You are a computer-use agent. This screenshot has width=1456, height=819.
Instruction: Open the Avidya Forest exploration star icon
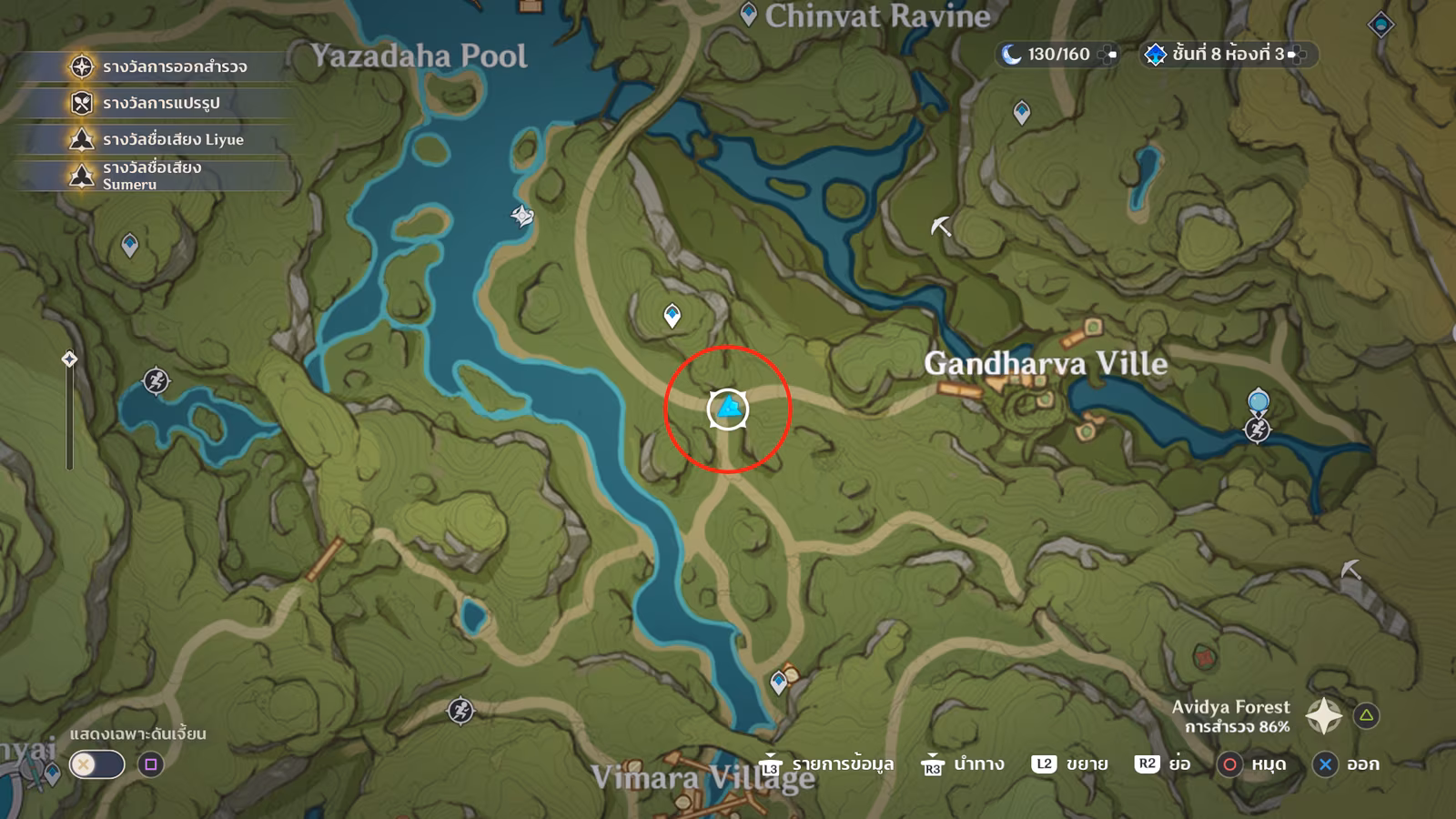point(1323,716)
